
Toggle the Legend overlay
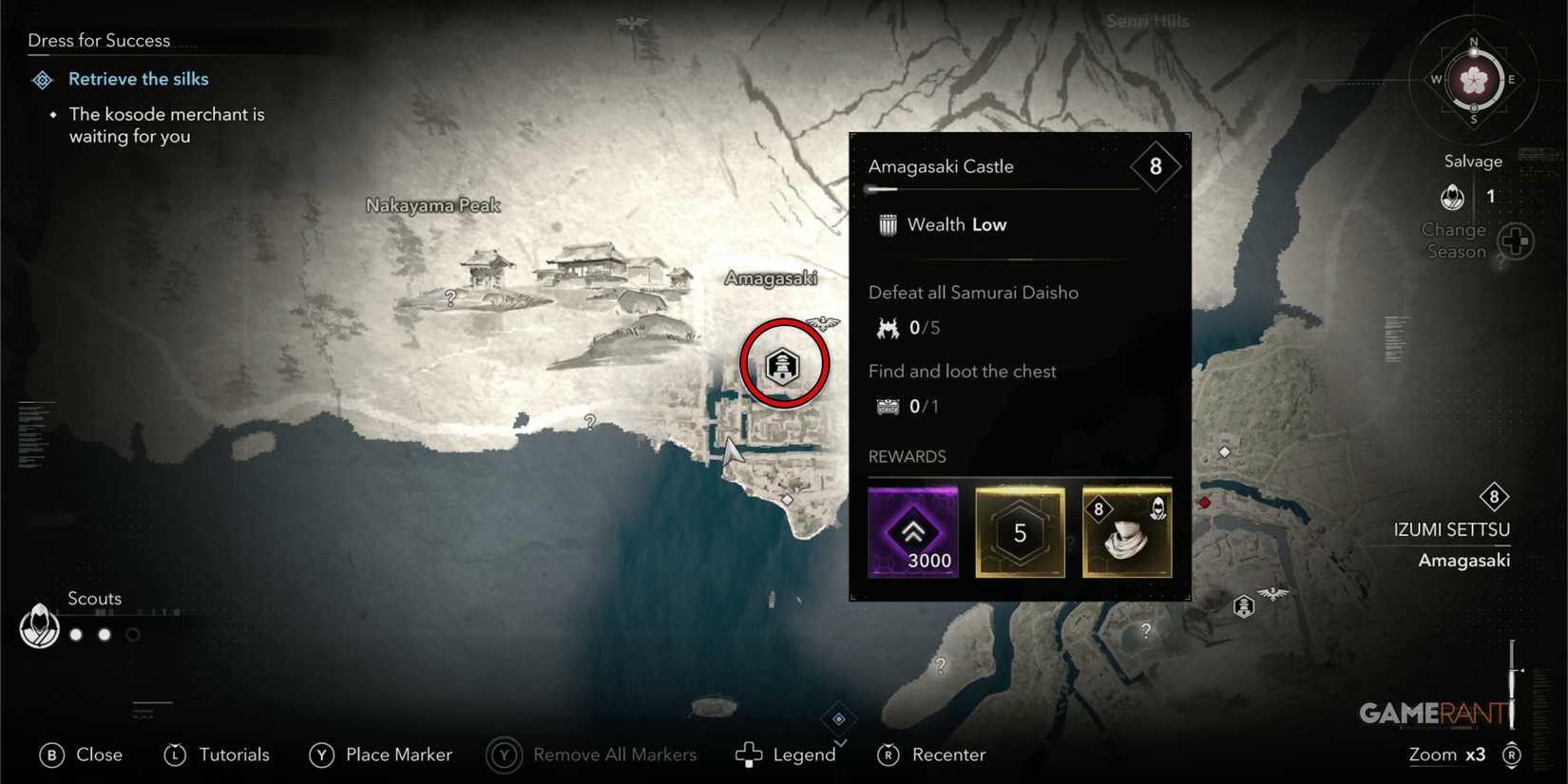pyautogui.click(x=787, y=754)
